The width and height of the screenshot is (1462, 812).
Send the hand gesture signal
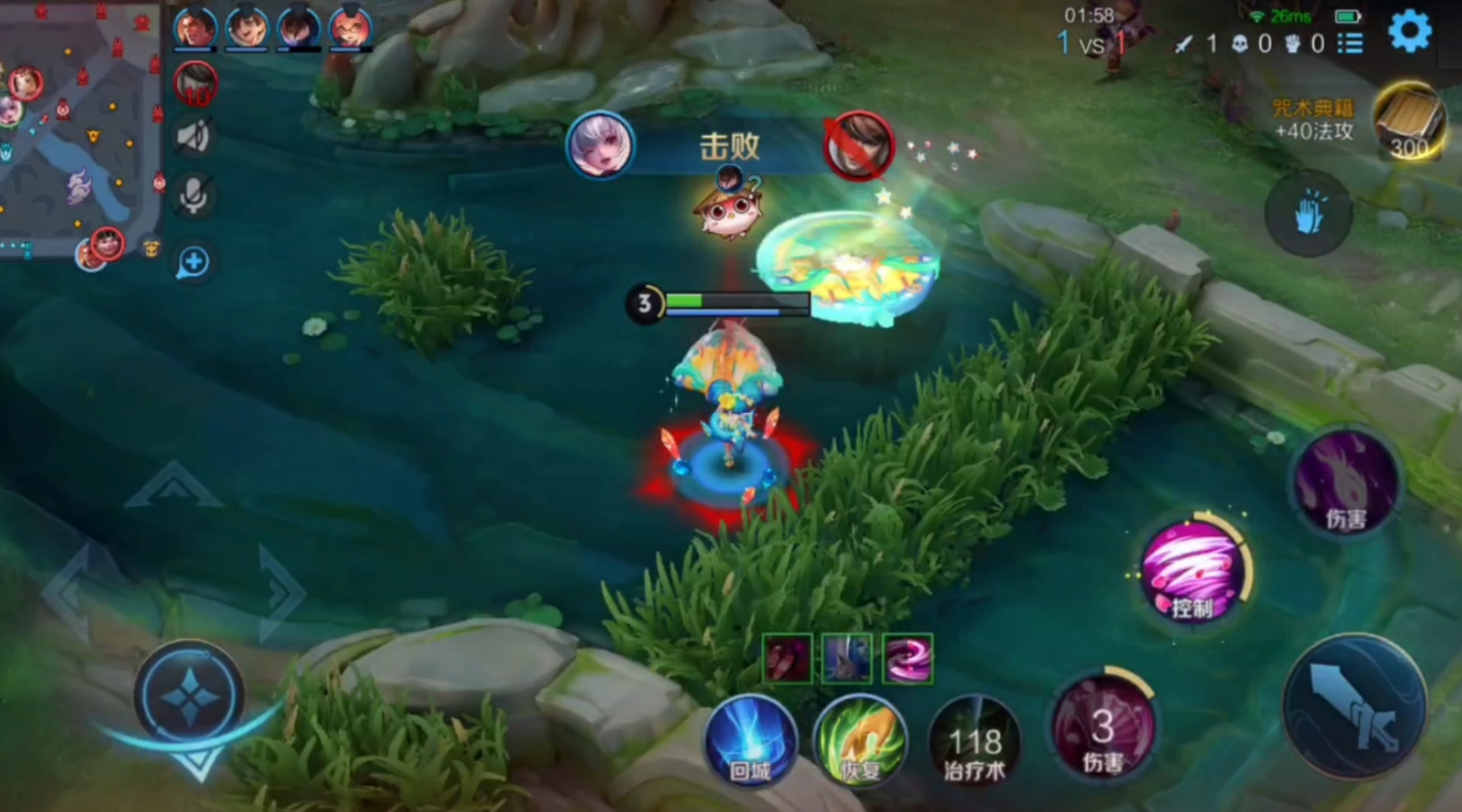[x=1308, y=214]
